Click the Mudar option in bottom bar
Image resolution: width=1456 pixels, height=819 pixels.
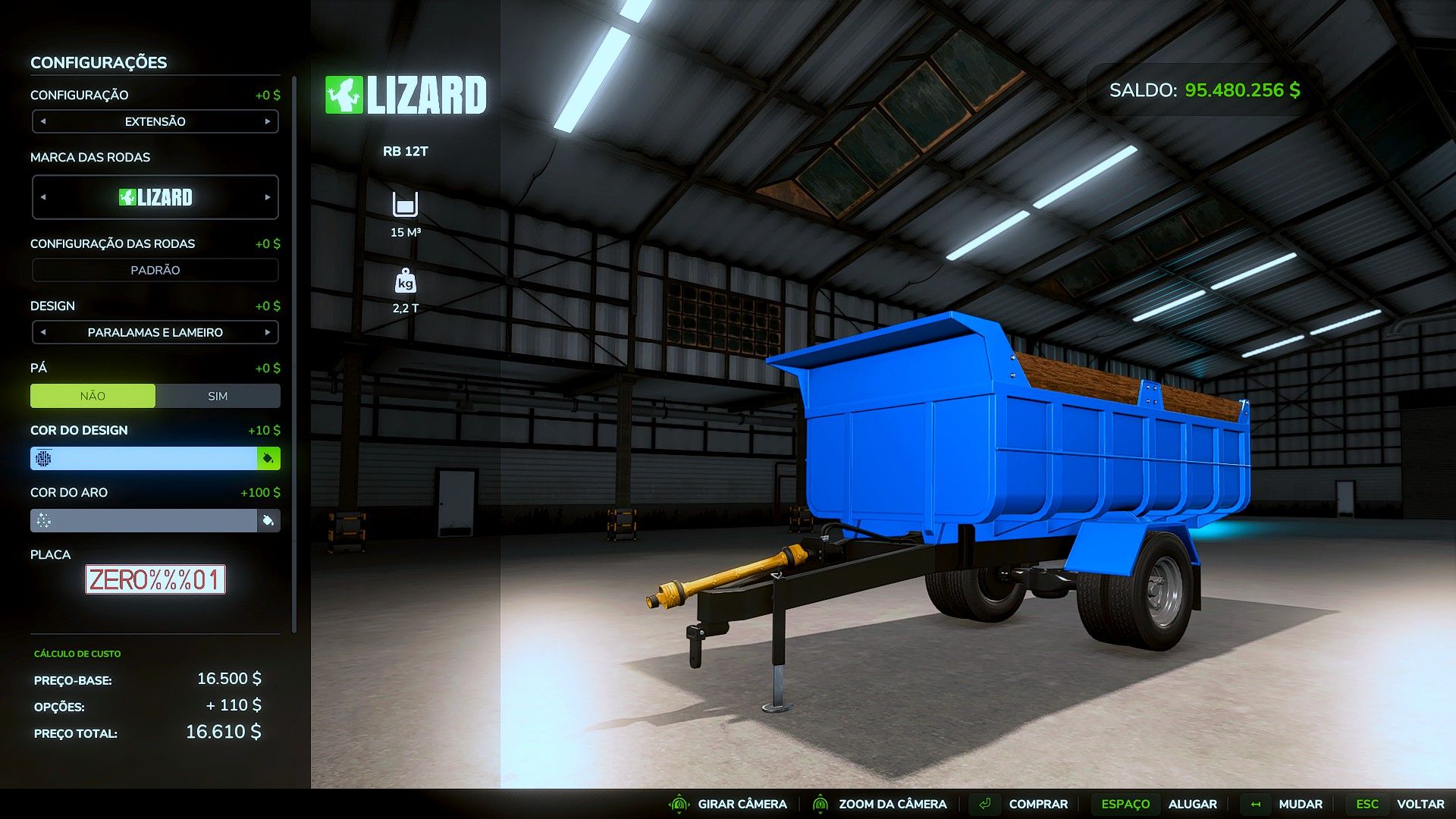coord(1300,804)
